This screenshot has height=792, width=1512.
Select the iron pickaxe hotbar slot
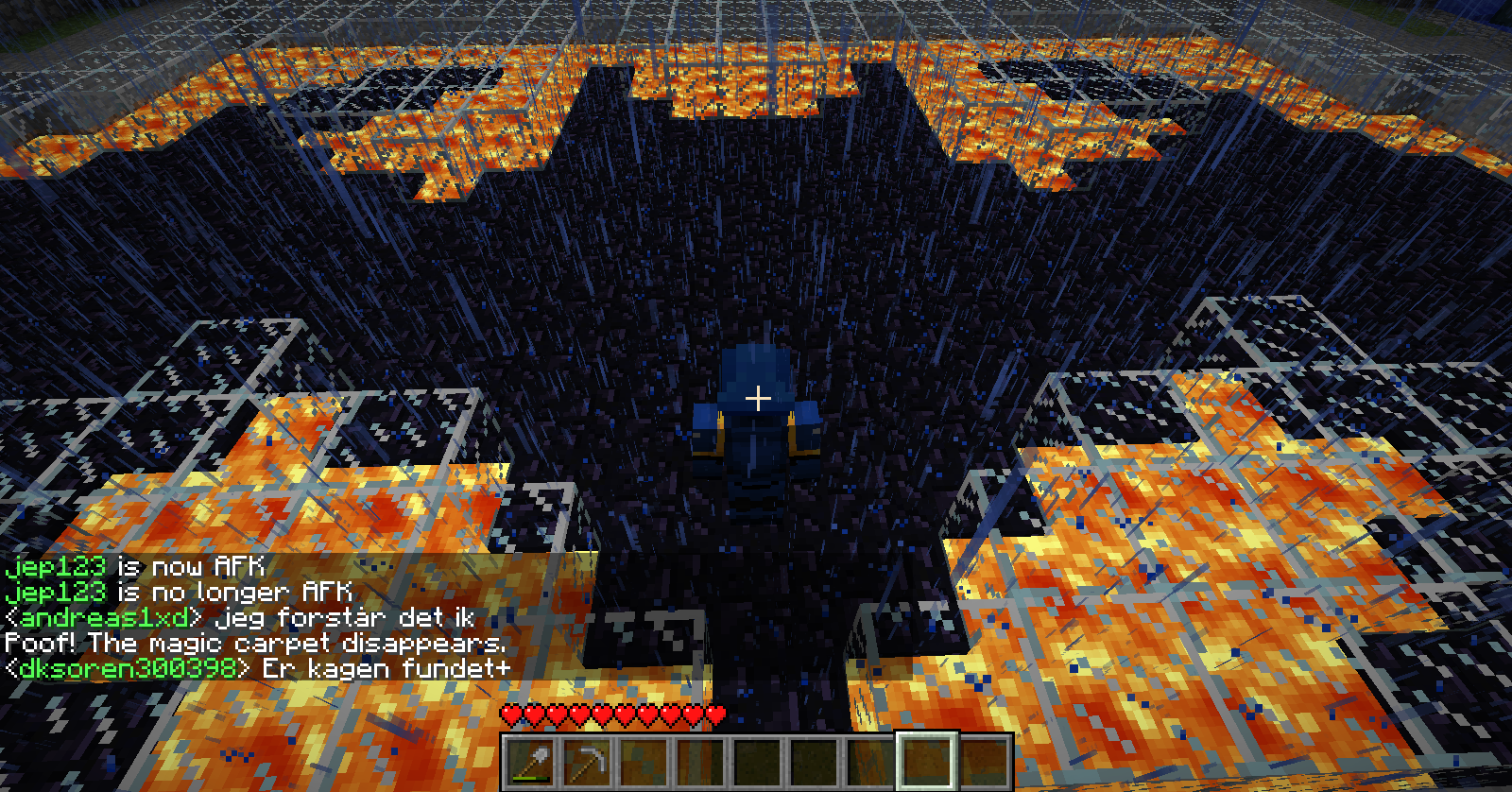(x=586, y=762)
